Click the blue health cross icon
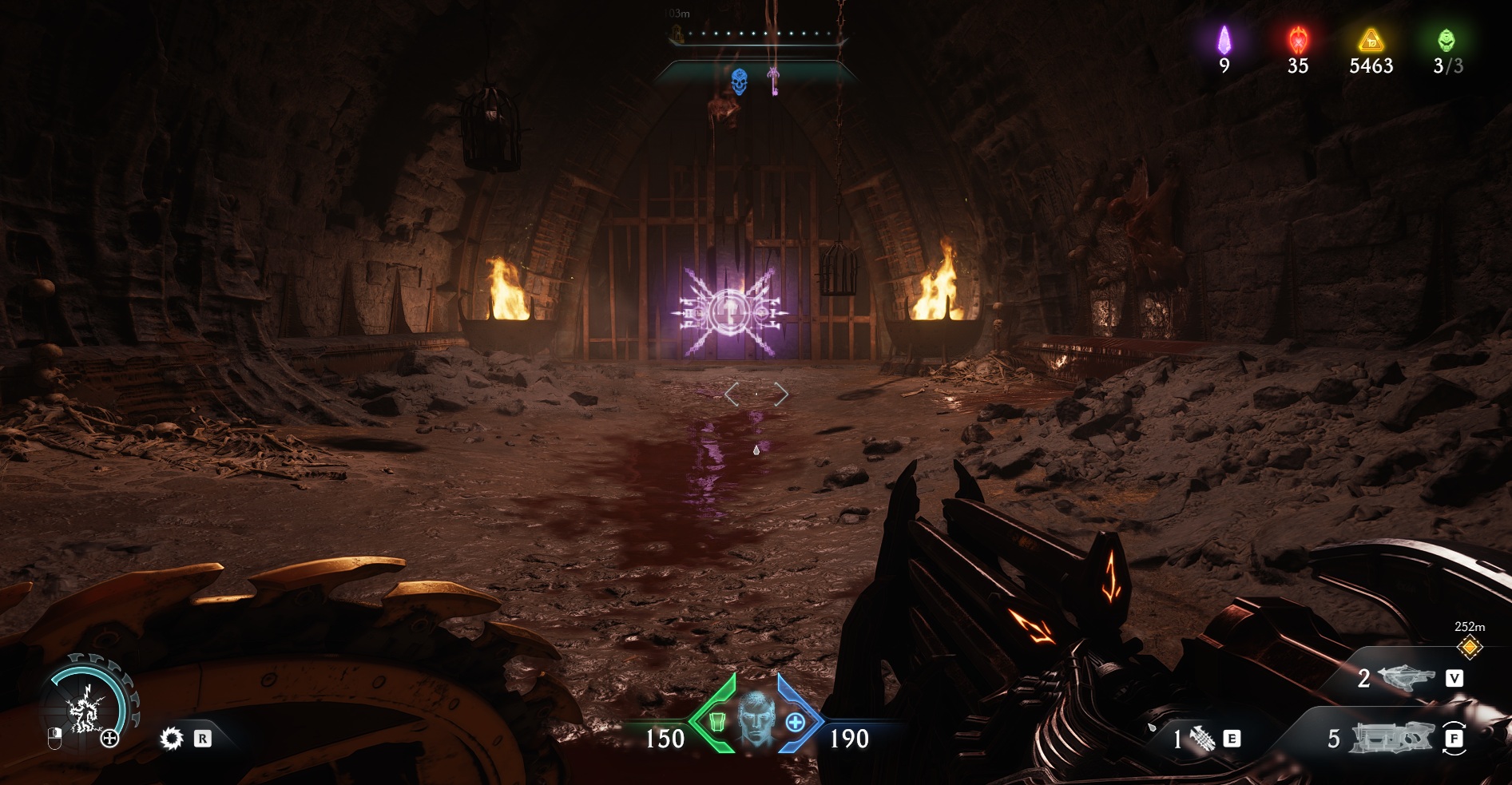The height and width of the screenshot is (785, 1512). [x=795, y=722]
